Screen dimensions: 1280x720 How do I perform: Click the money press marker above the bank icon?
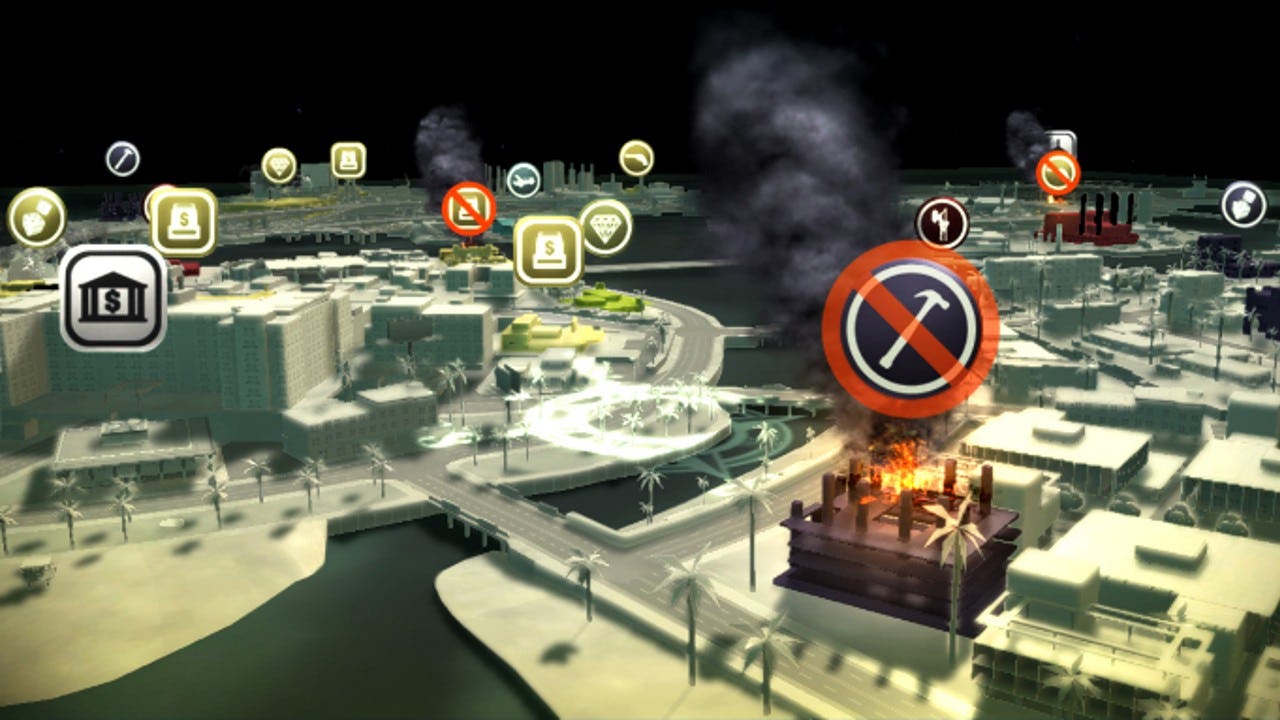[183, 220]
